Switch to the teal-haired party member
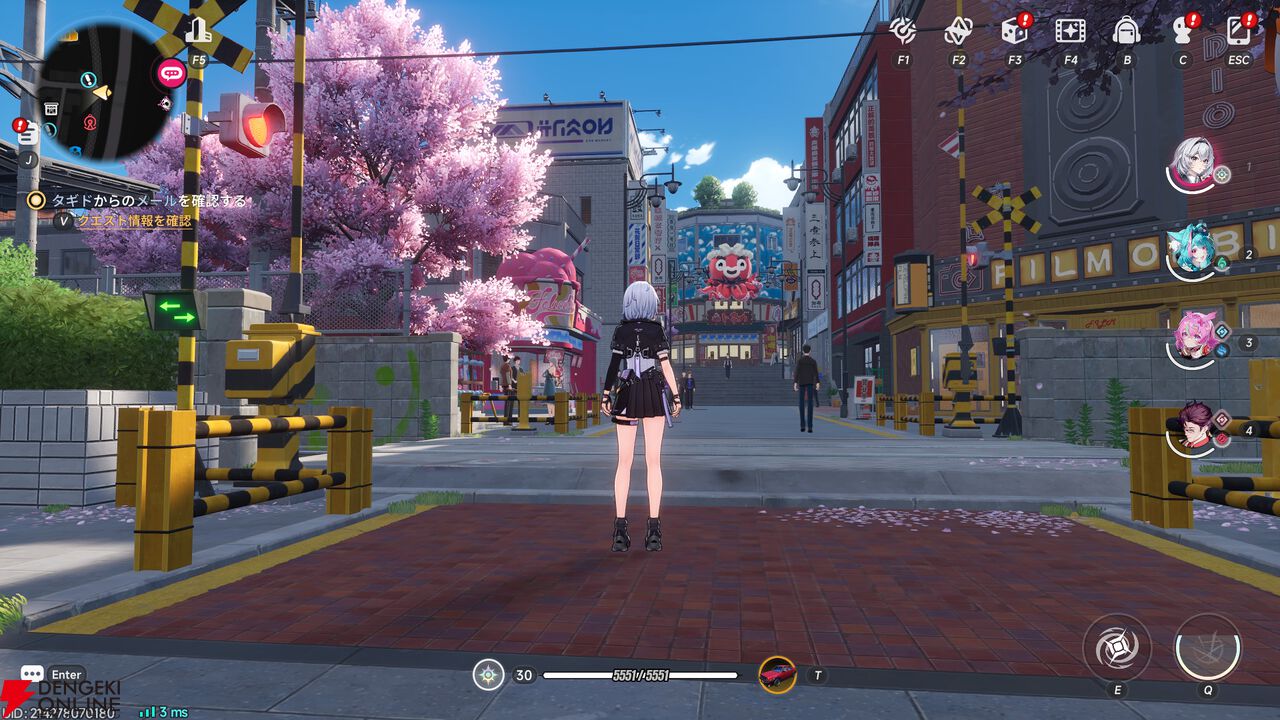The width and height of the screenshot is (1280, 720). coord(1192,250)
